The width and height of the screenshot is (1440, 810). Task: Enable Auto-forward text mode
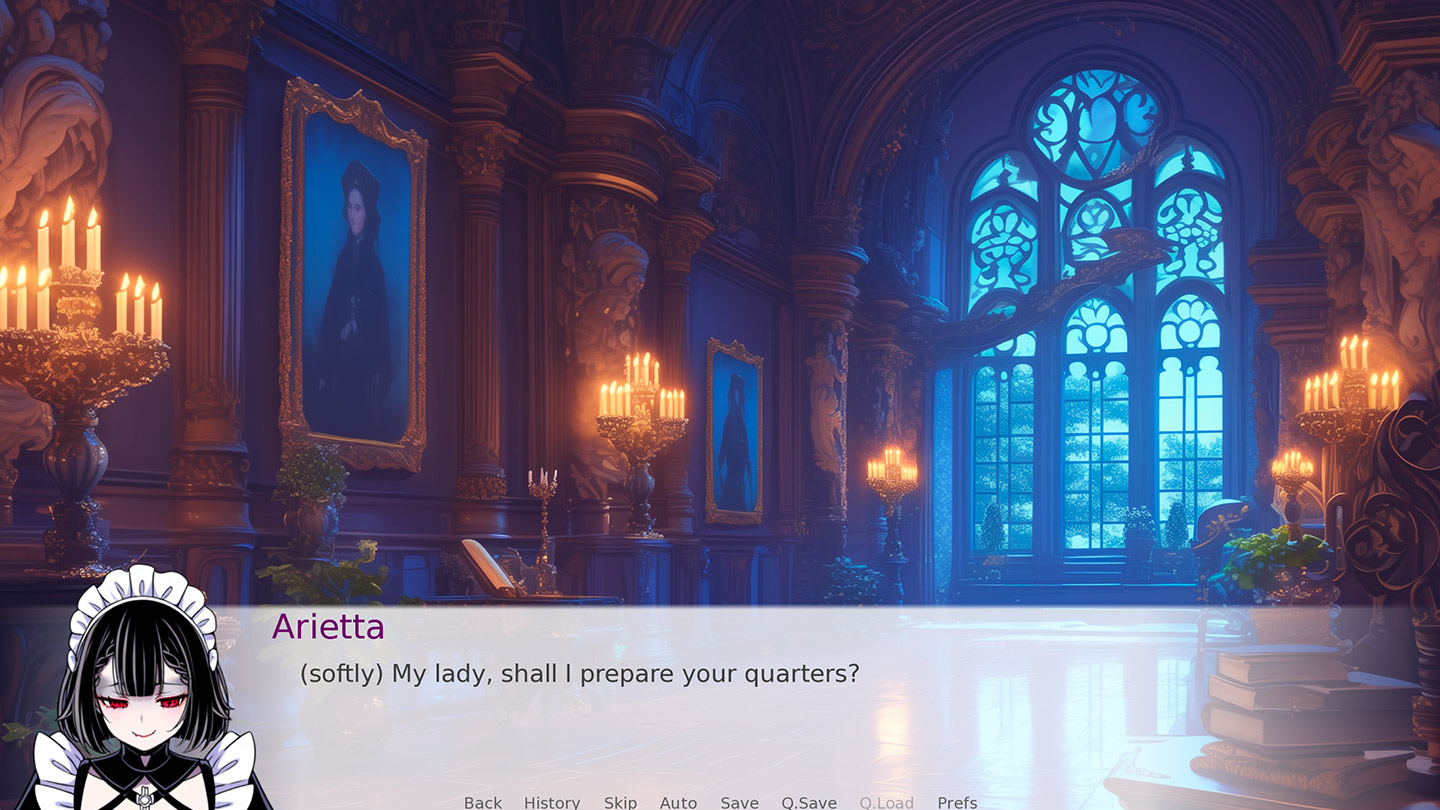(678, 802)
